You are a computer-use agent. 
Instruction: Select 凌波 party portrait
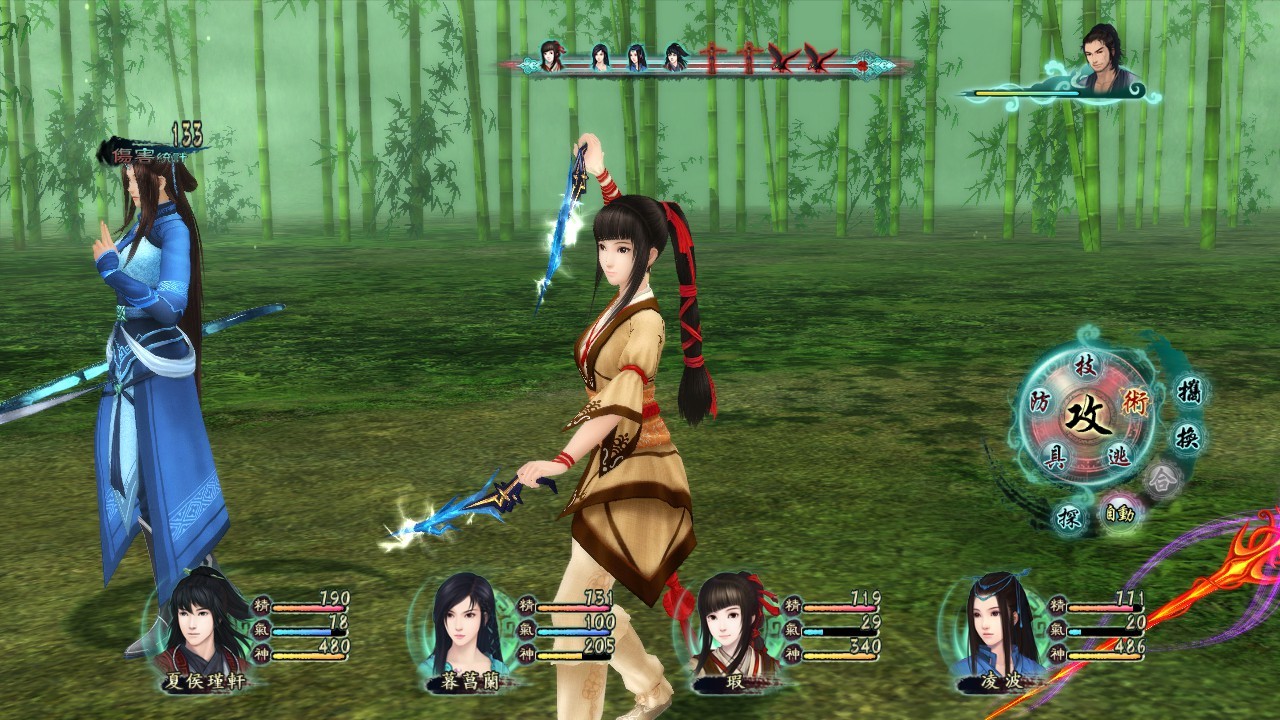pyautogui.click(x=993, y=622)
